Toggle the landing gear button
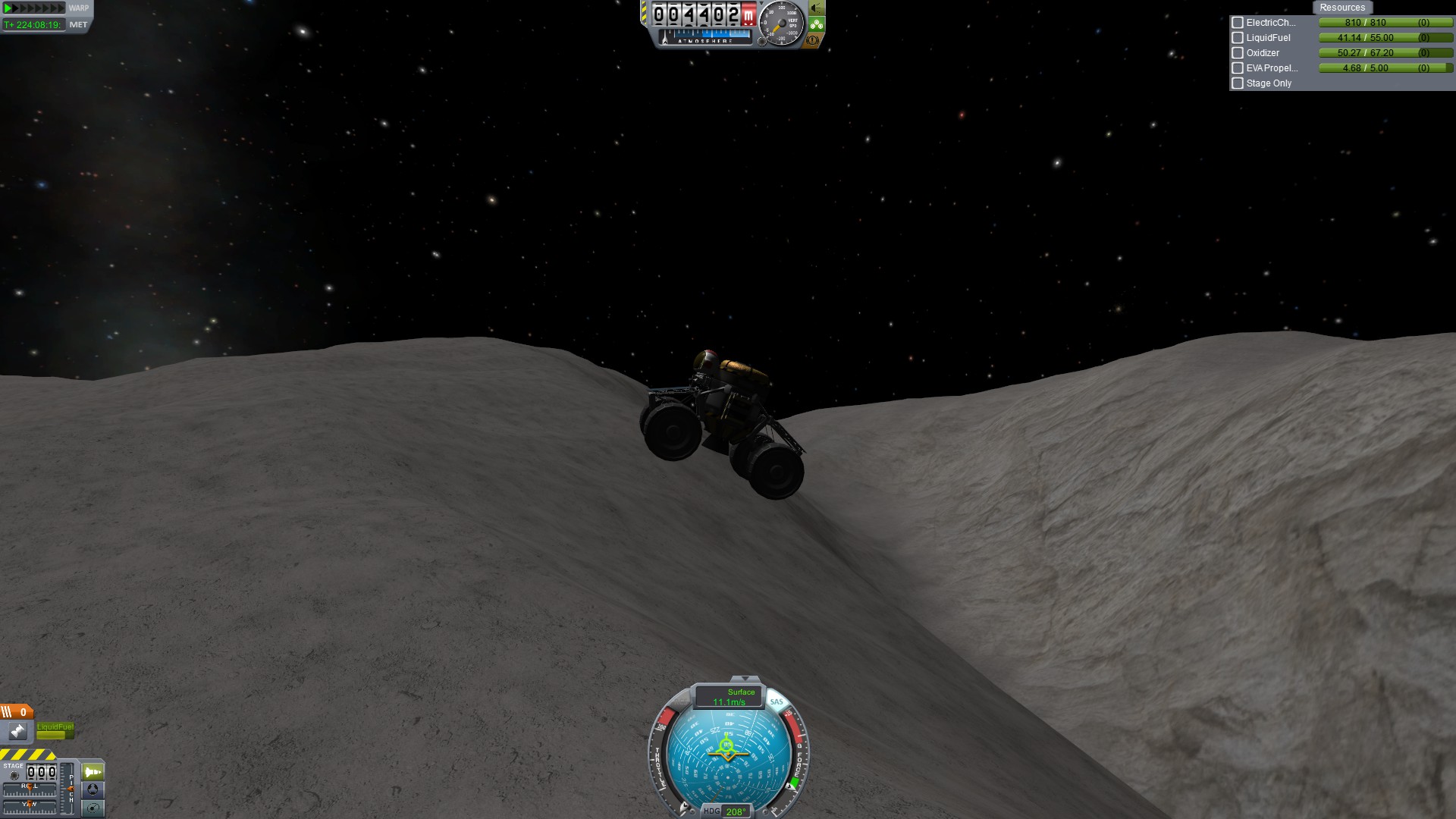The height and width of the screenshot is (819, 1456). click(x=817, y=24)
